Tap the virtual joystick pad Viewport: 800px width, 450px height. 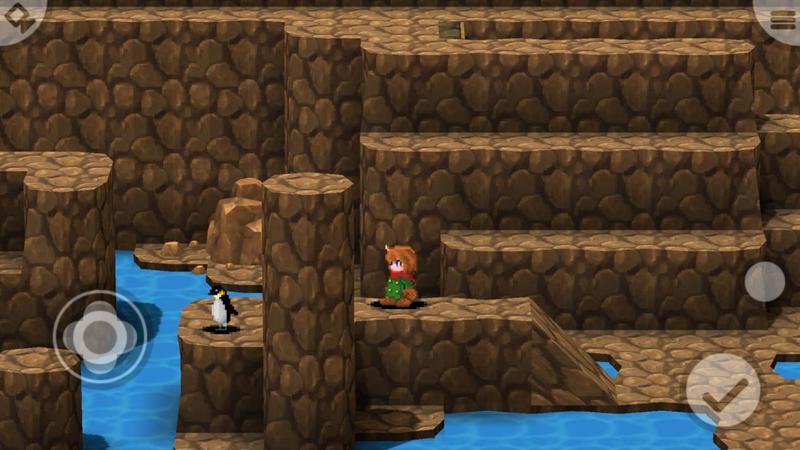click(100, 337)
